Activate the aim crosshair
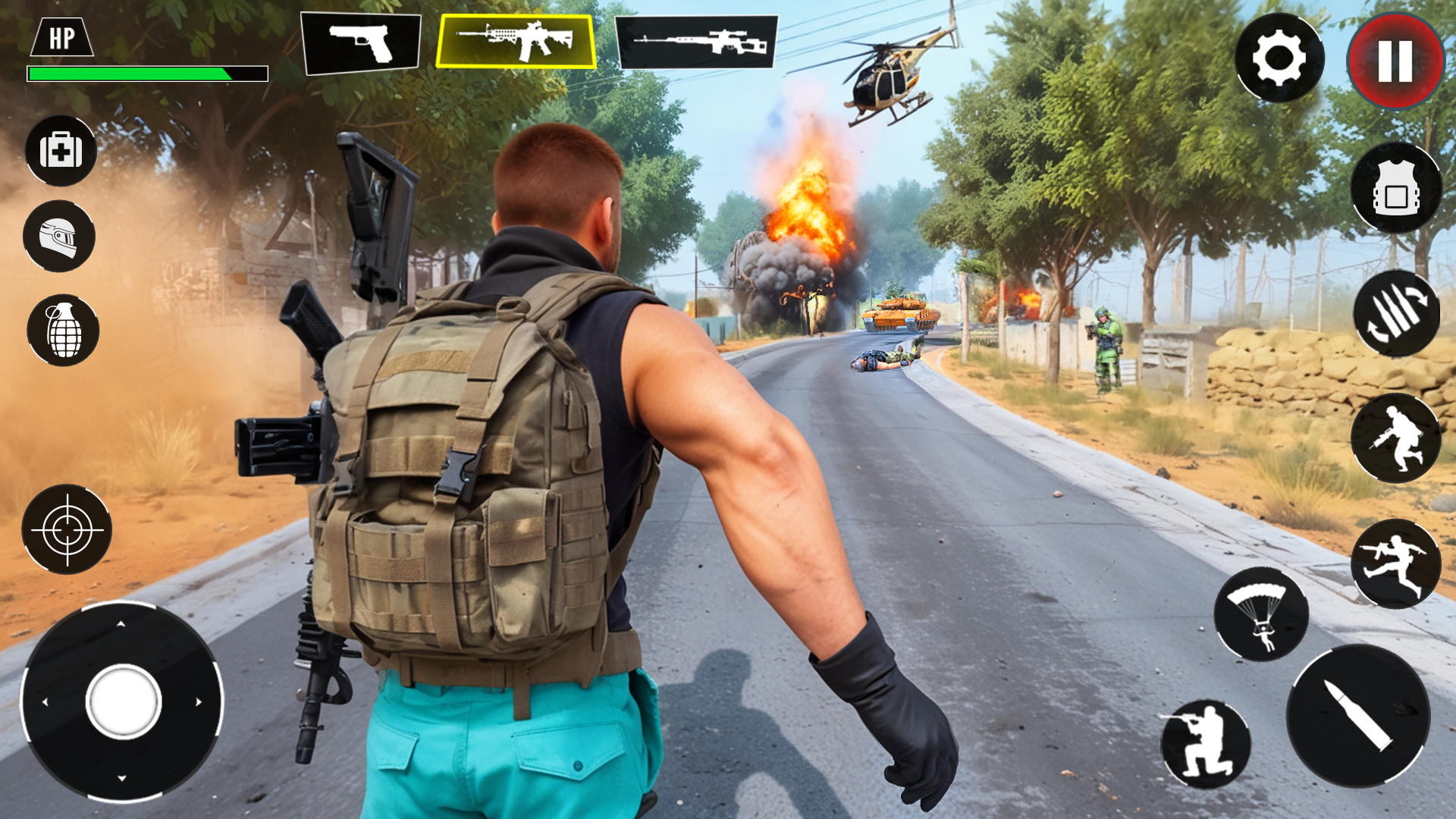1456x819 pixels. 68,529
